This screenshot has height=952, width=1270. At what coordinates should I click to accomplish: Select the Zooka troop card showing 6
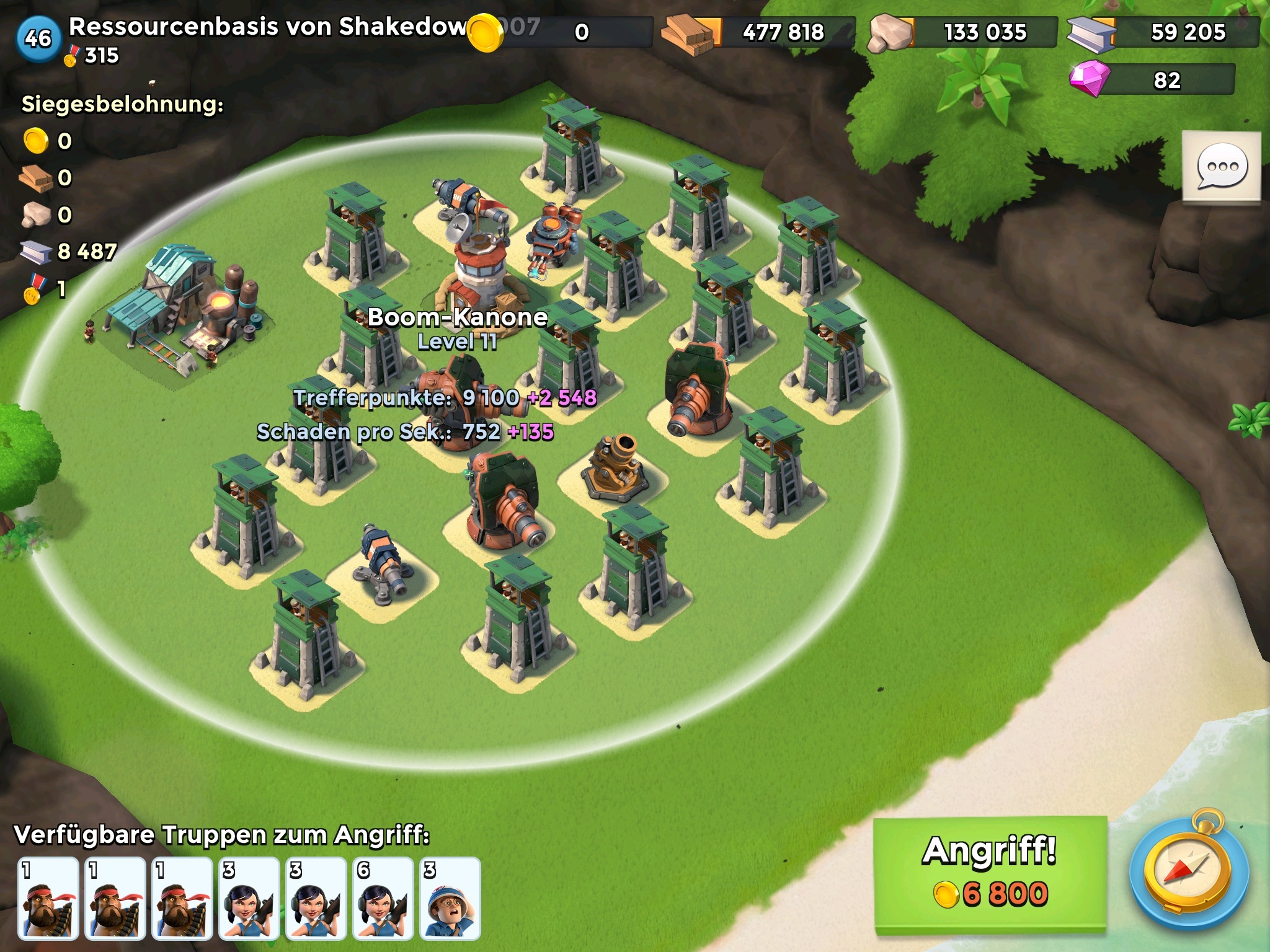point(383,897)
